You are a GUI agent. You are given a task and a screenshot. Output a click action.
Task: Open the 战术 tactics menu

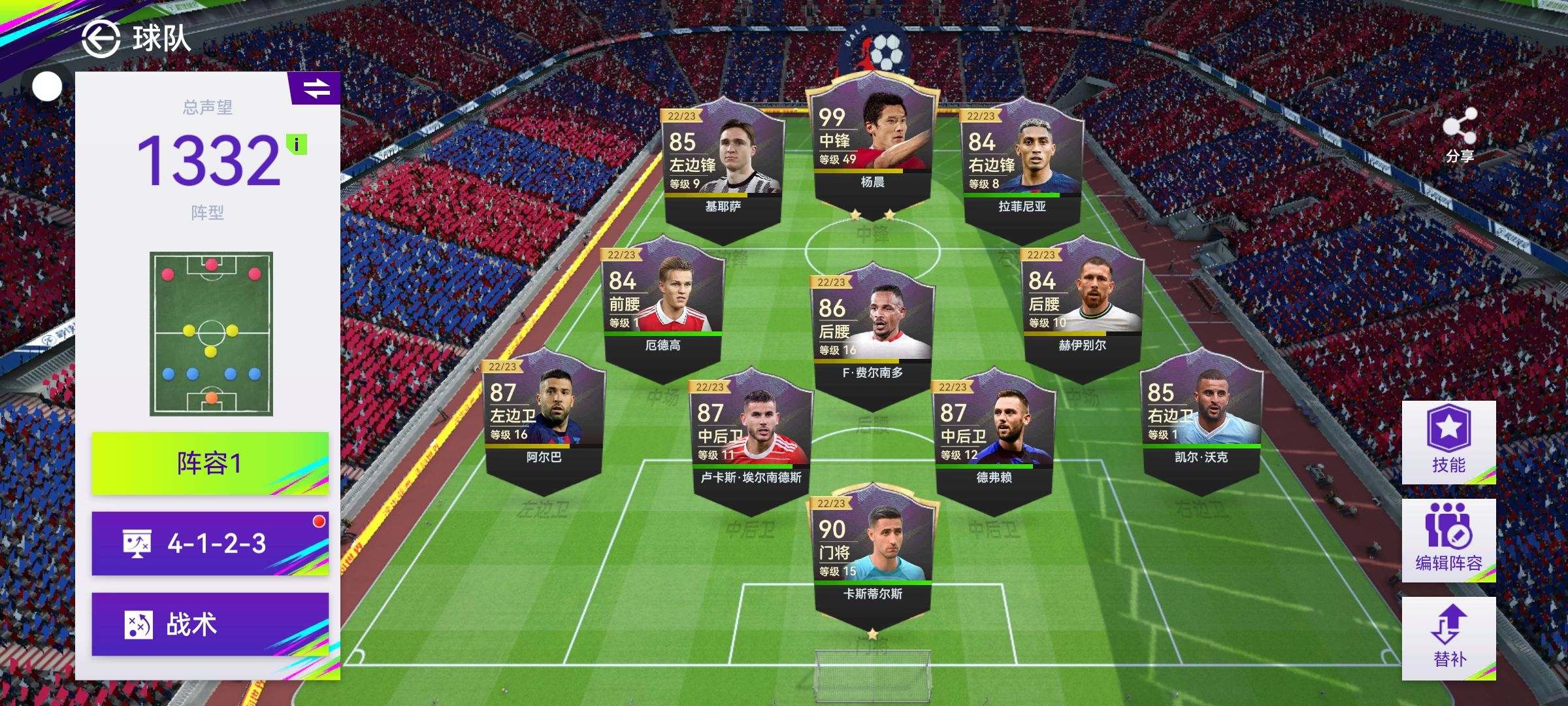(x=210, y=624)
